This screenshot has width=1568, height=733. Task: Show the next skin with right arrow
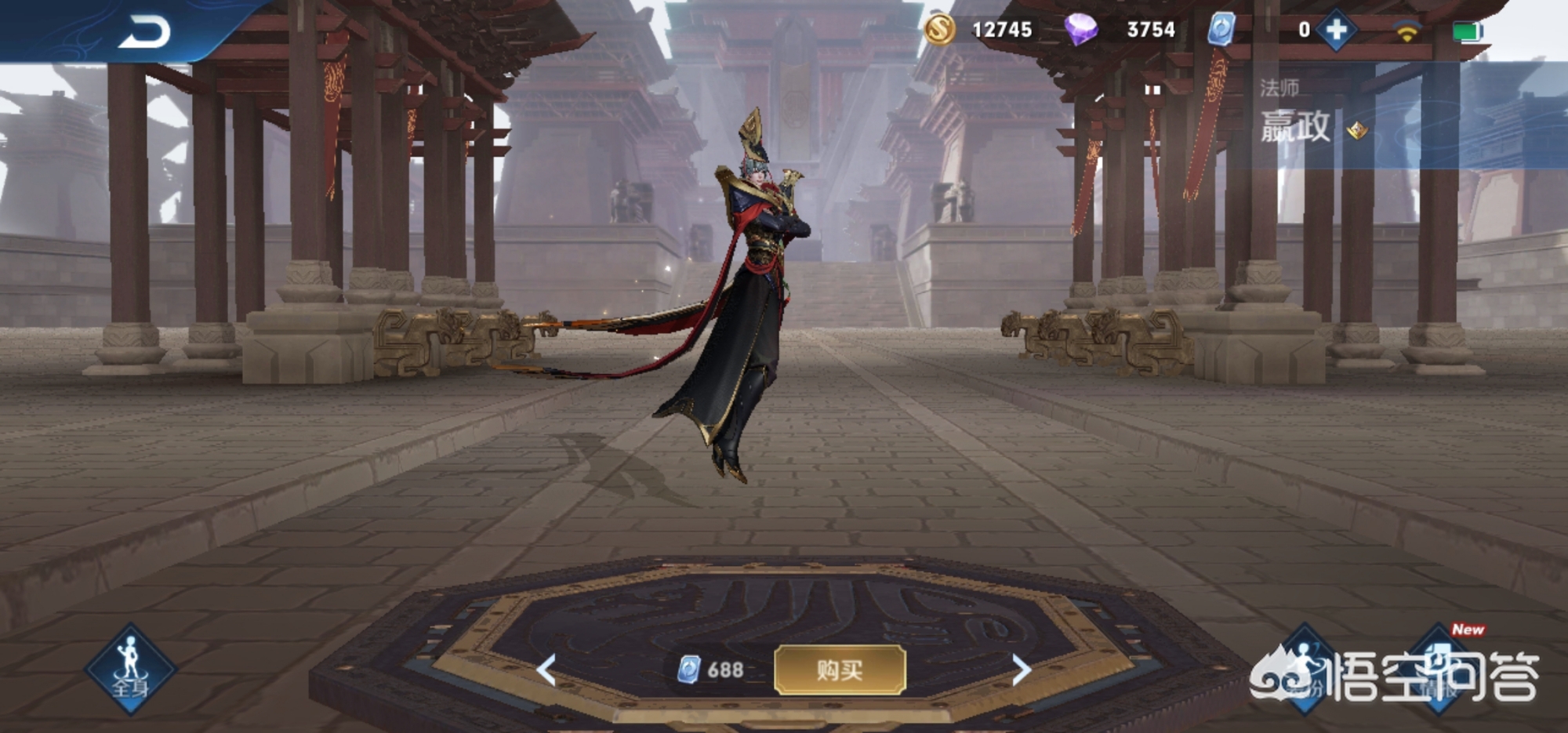[x=1020, y=670]
